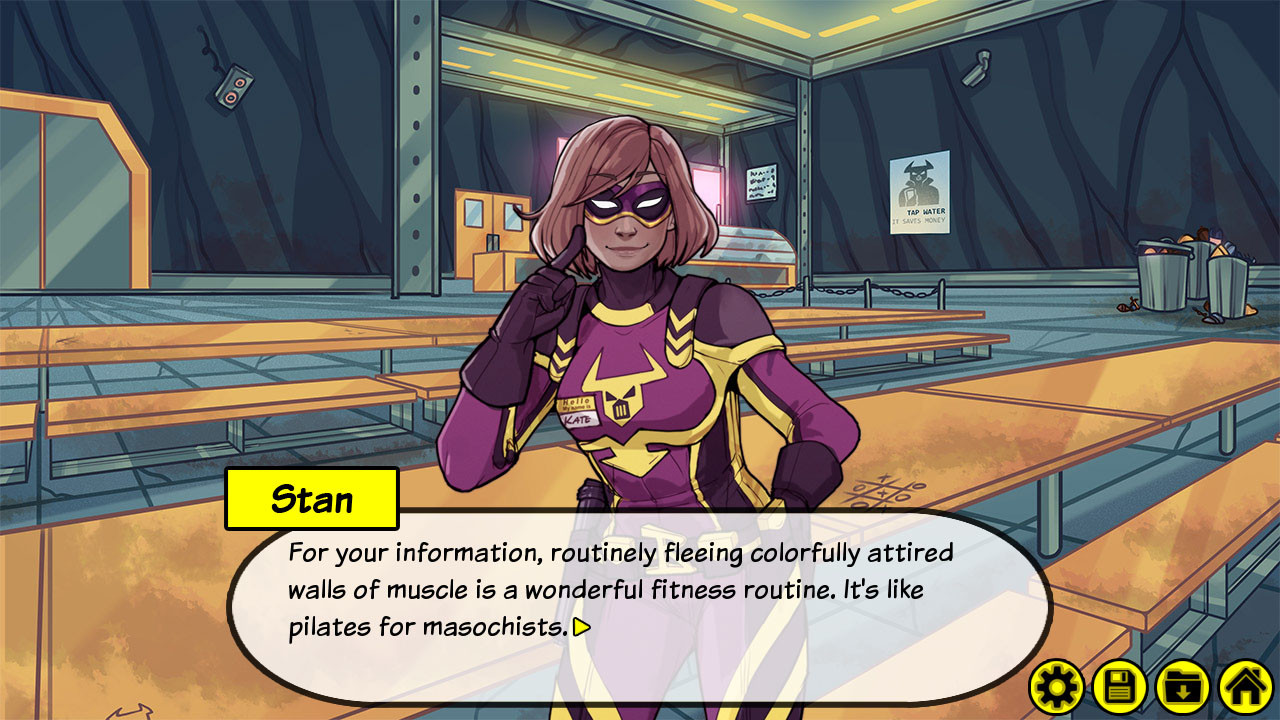
Task: Save your progress with the disk icon
Action: 1118,687
